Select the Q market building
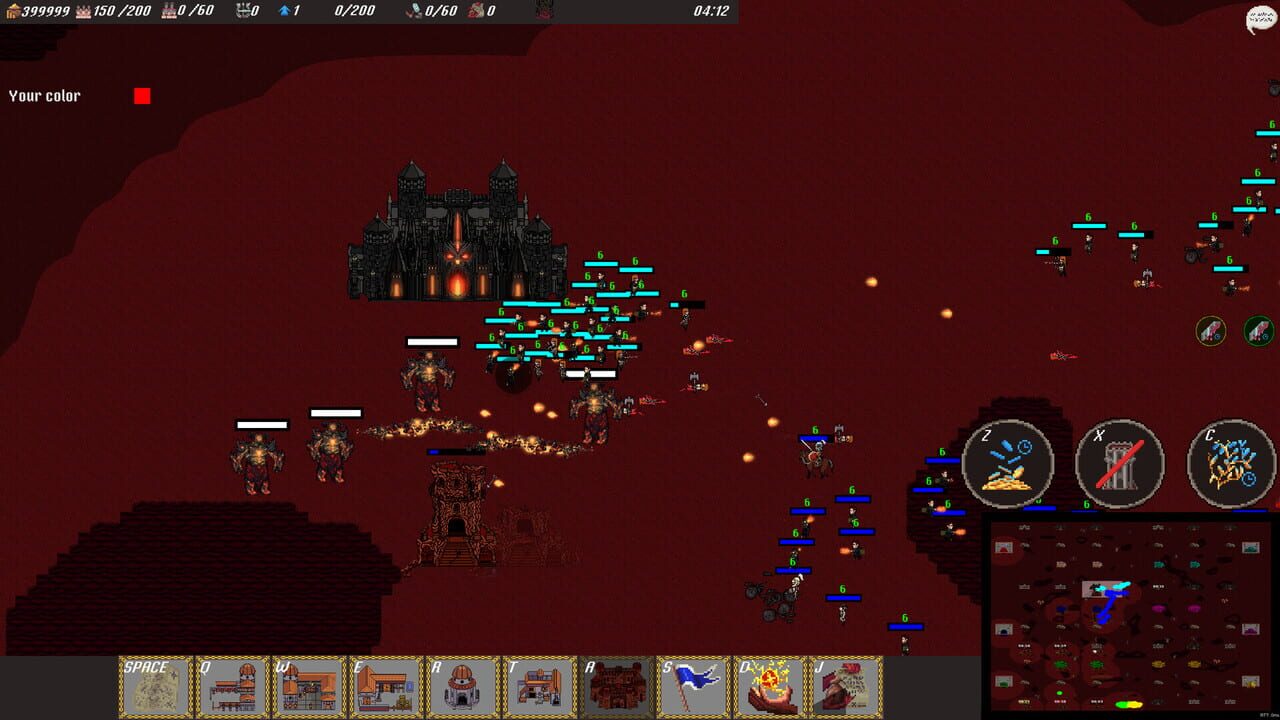 (231, 686)
